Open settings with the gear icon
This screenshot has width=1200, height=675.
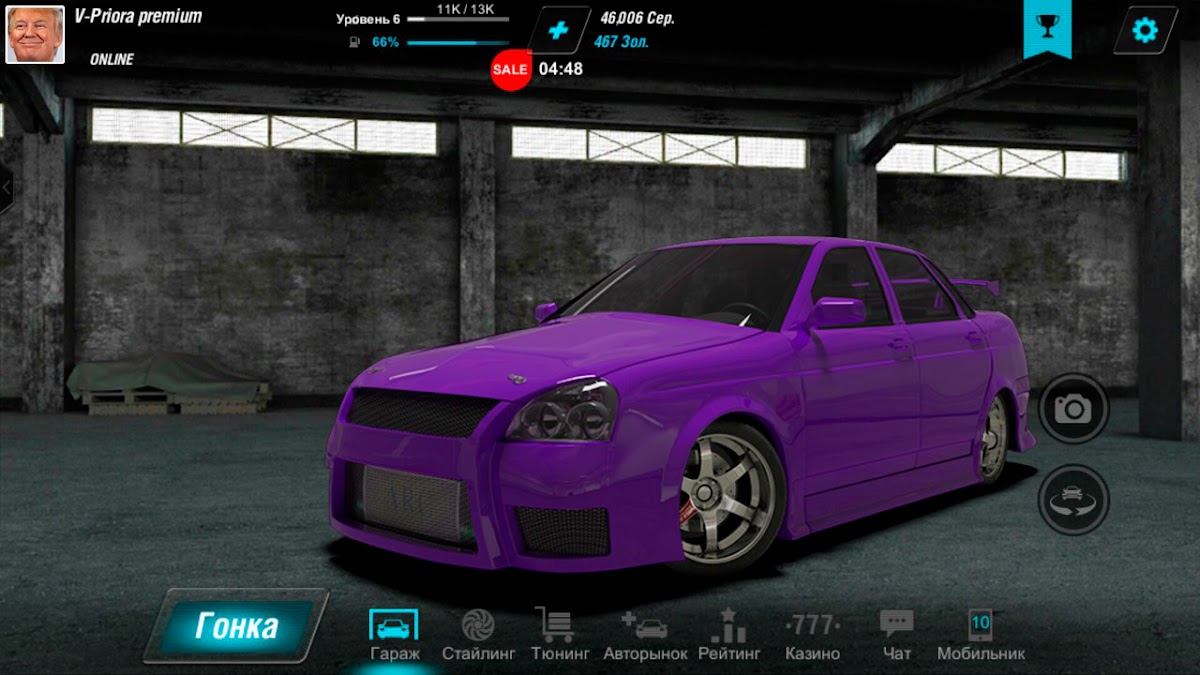(1144, 30)
